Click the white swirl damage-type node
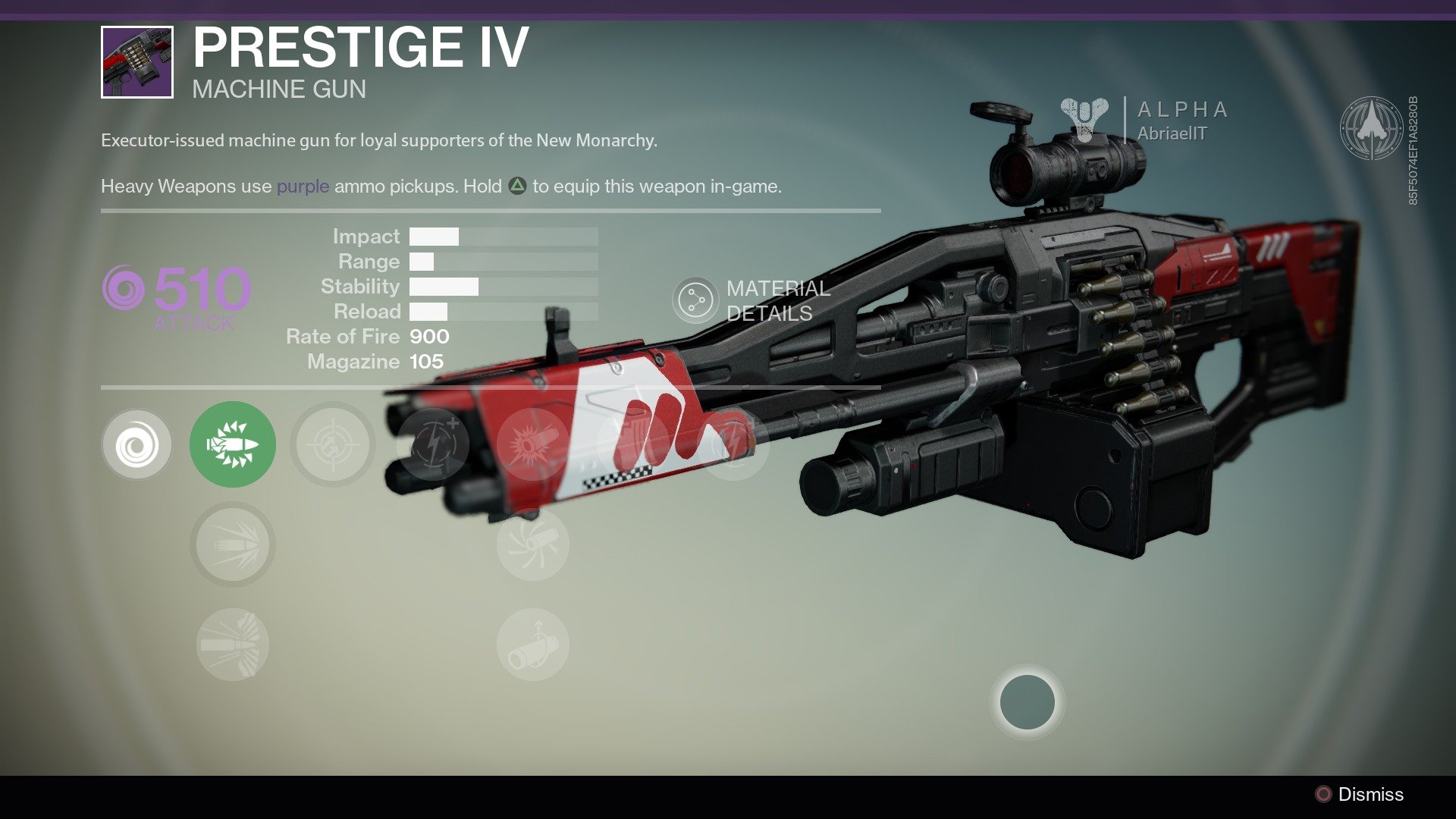This screenshot has width=1456, height=819. coord(136,444)
